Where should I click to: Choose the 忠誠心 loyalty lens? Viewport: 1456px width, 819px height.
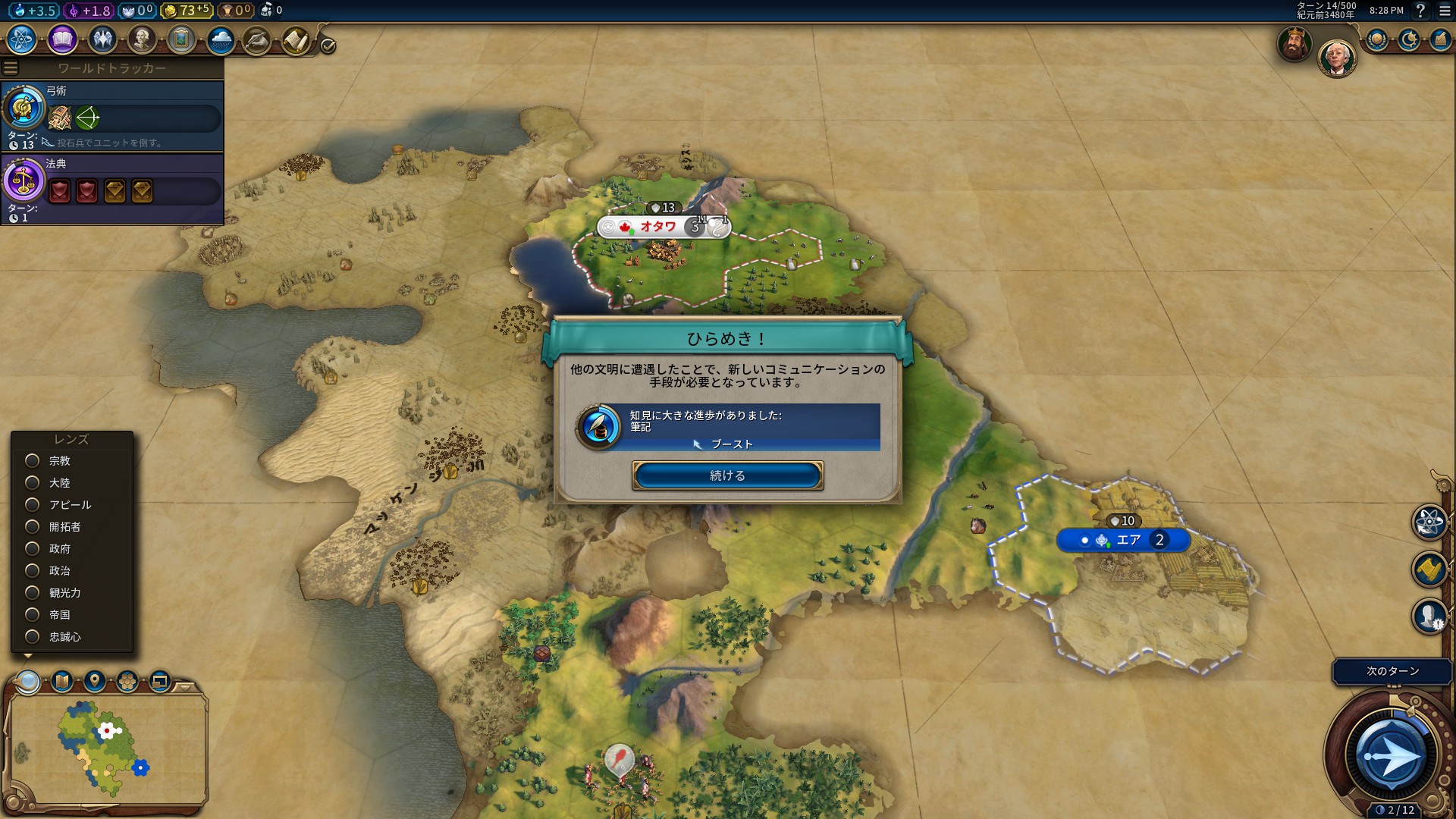(x=33, y=637)
